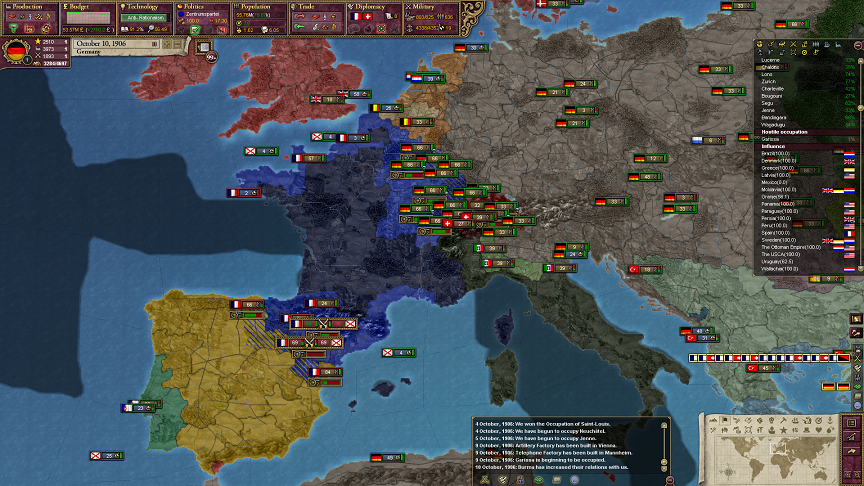Click the world minimap
The height and width of the screenshot is (486, 864).
tap(779, 448)
